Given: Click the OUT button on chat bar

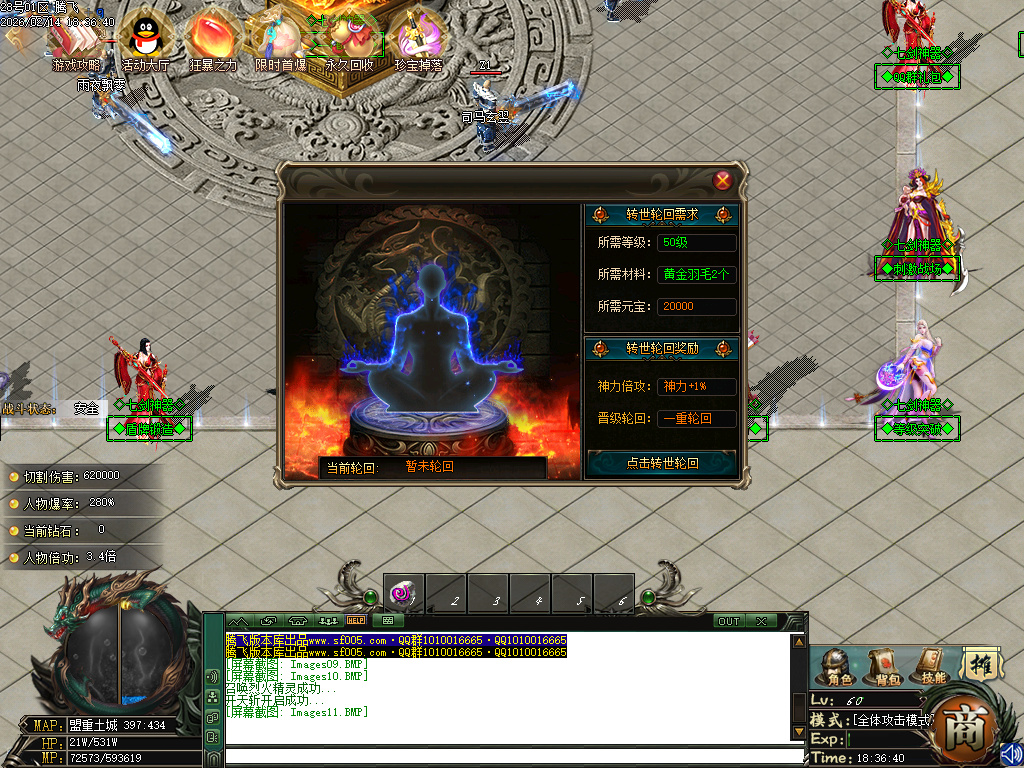Looking at the screenshot, I should [x=728, y=621].
